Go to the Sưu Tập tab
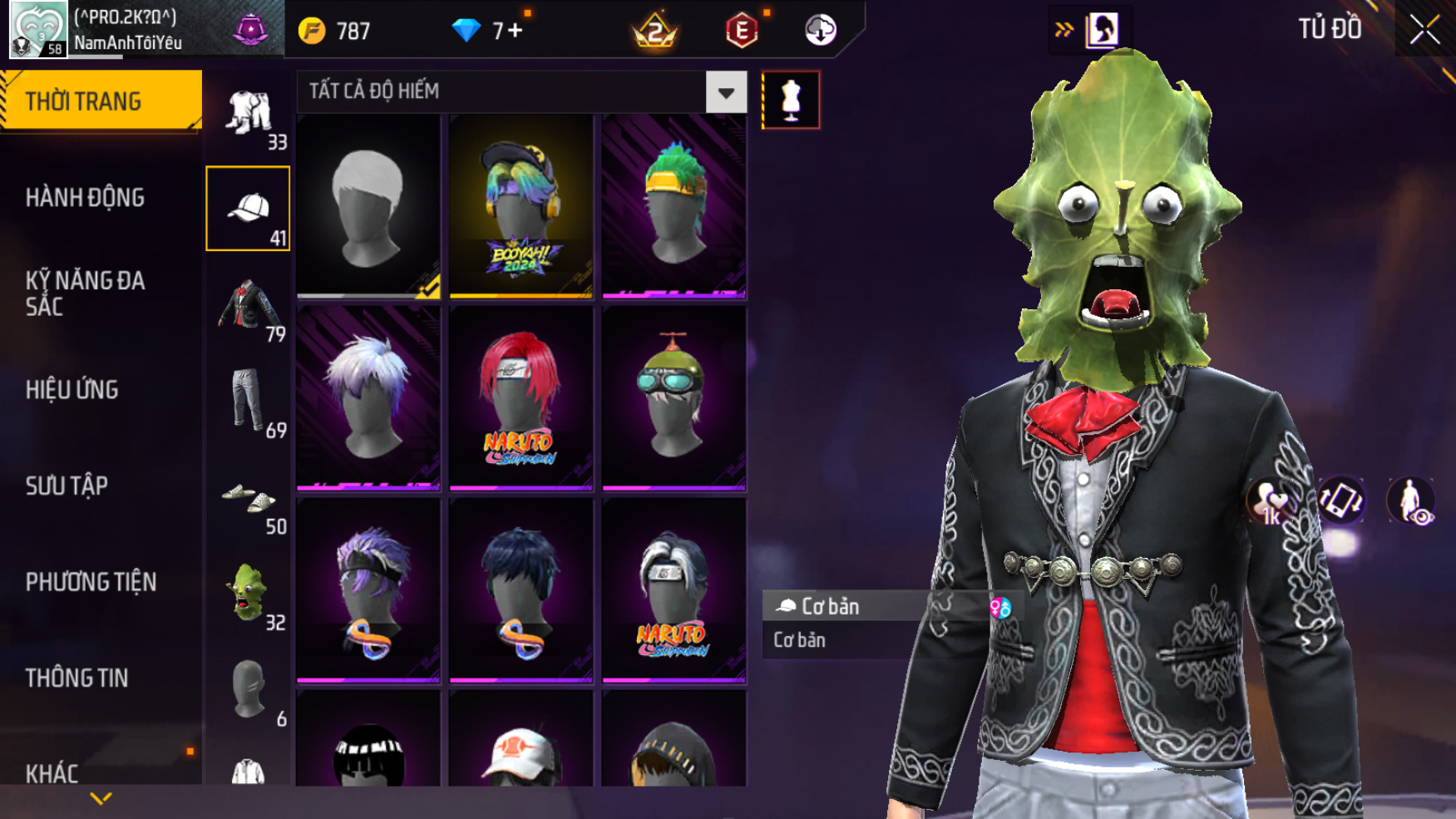1456x819 pixels. click(x=67, y=486)
